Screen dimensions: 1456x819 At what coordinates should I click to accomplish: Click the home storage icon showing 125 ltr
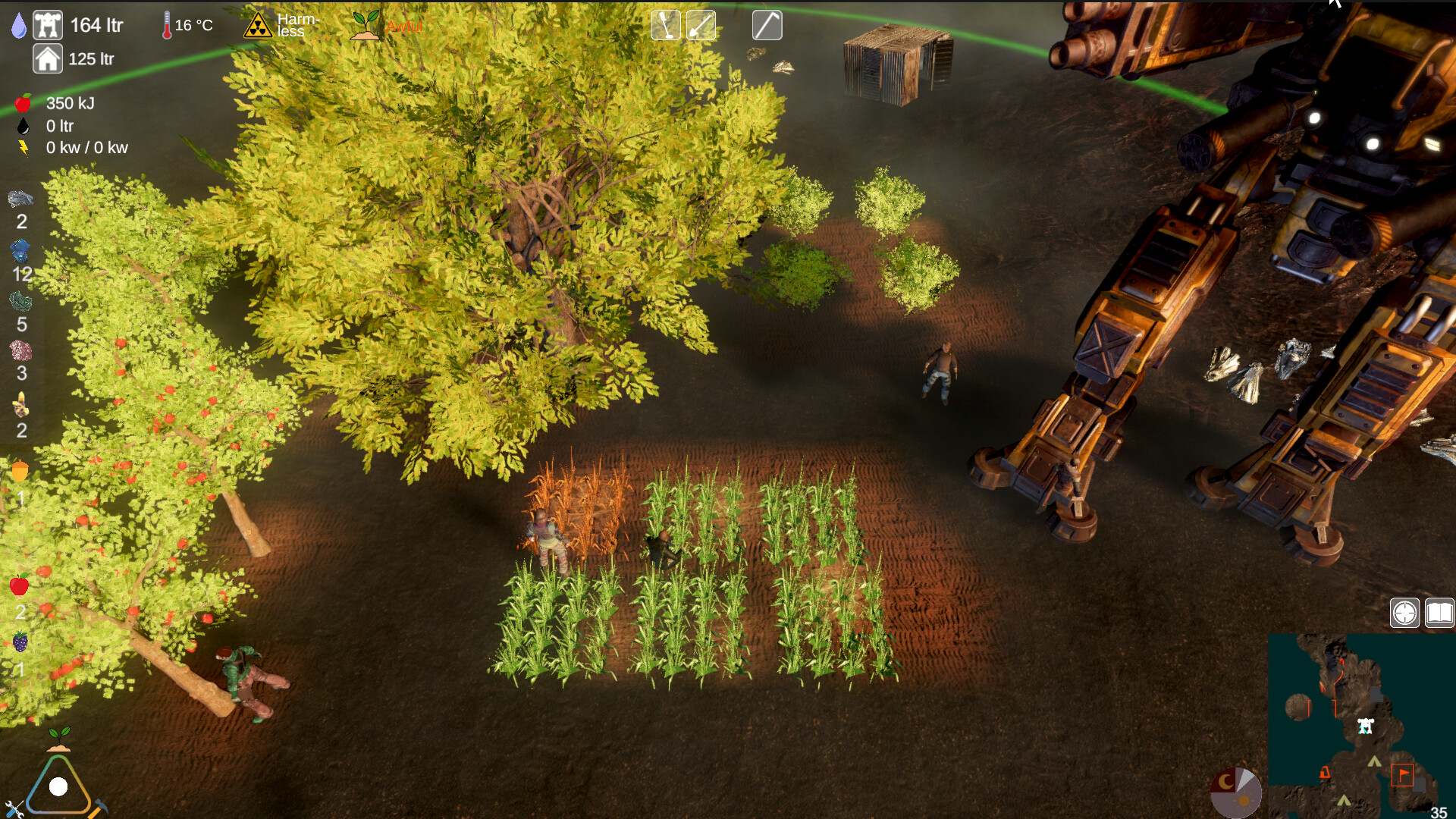(x=46, y=58)
